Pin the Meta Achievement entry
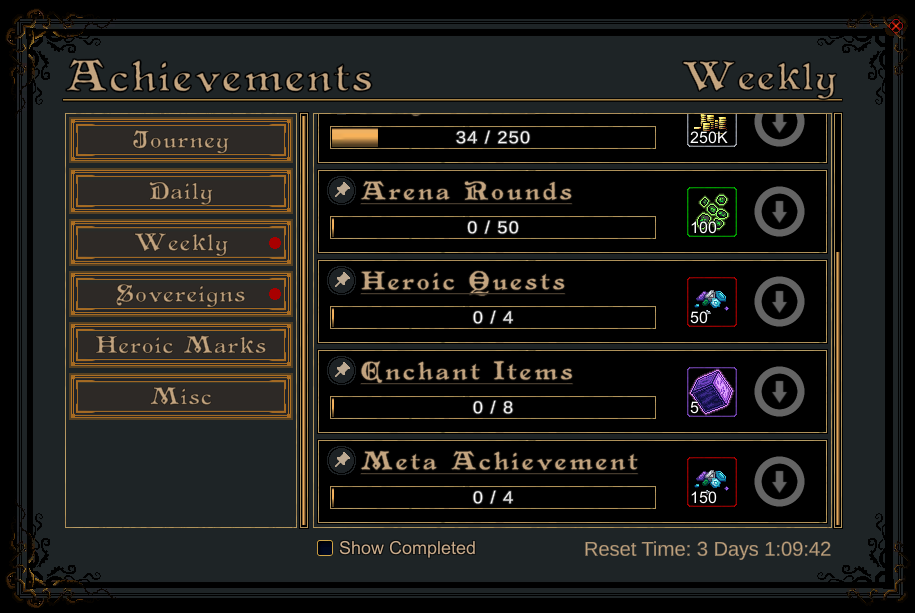 click(342, 460)
